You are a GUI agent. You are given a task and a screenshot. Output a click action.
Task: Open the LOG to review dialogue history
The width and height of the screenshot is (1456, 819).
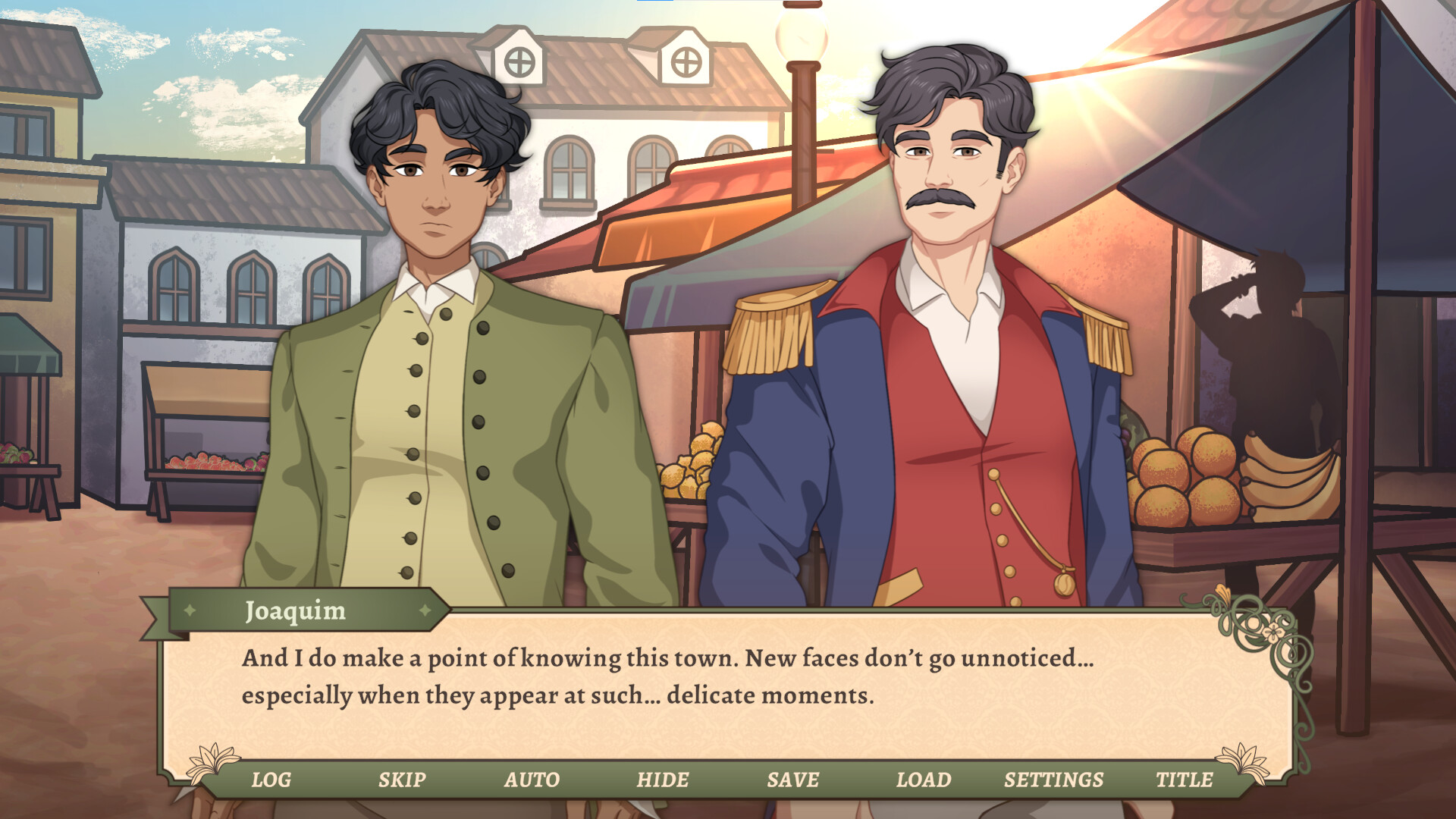click(271, 779)
